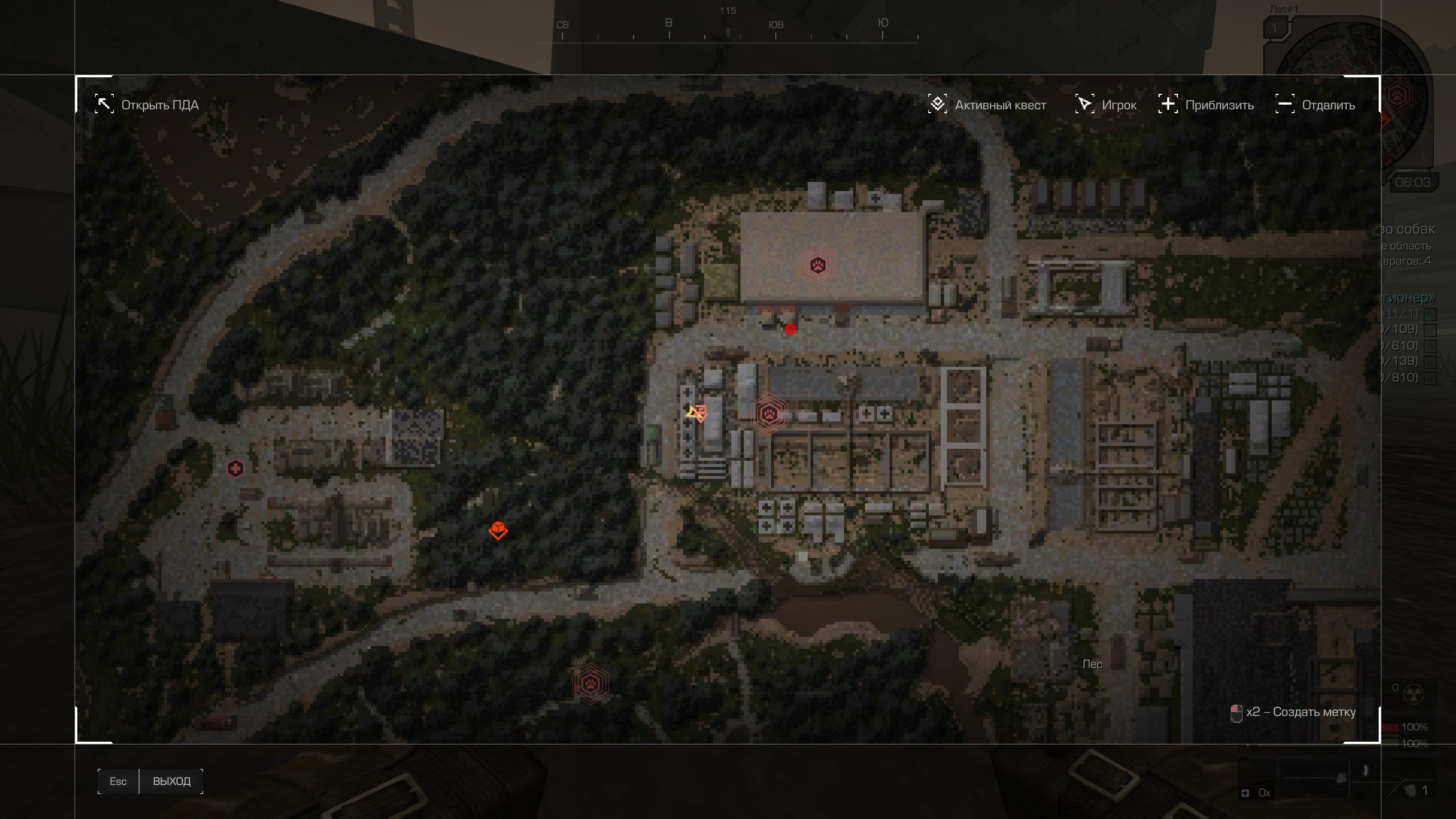Select the medical cross hexagon marker

(x=235, y=469)
